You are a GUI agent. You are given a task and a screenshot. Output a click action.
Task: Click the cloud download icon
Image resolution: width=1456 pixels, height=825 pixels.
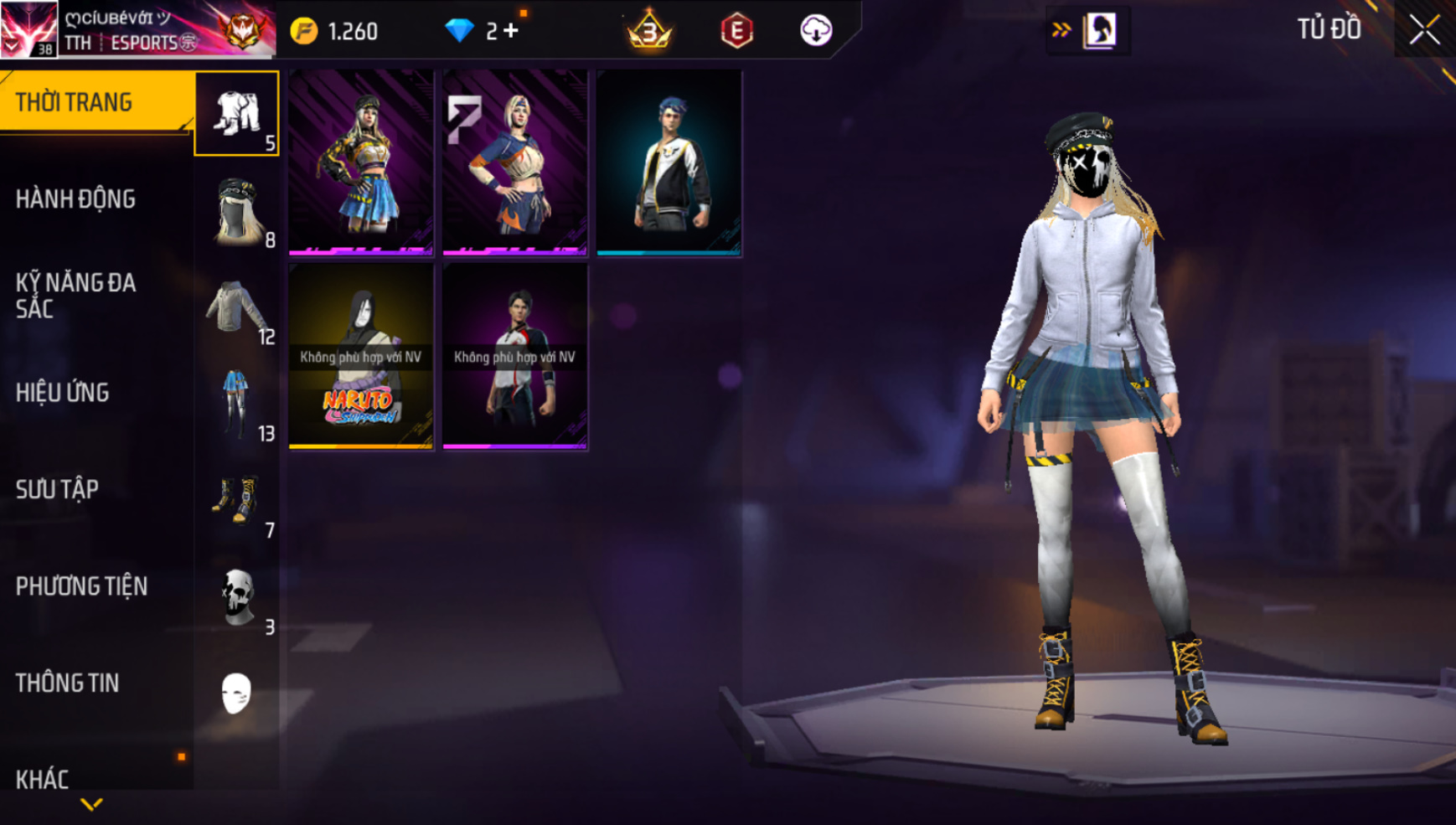click(x=815, y=31)
